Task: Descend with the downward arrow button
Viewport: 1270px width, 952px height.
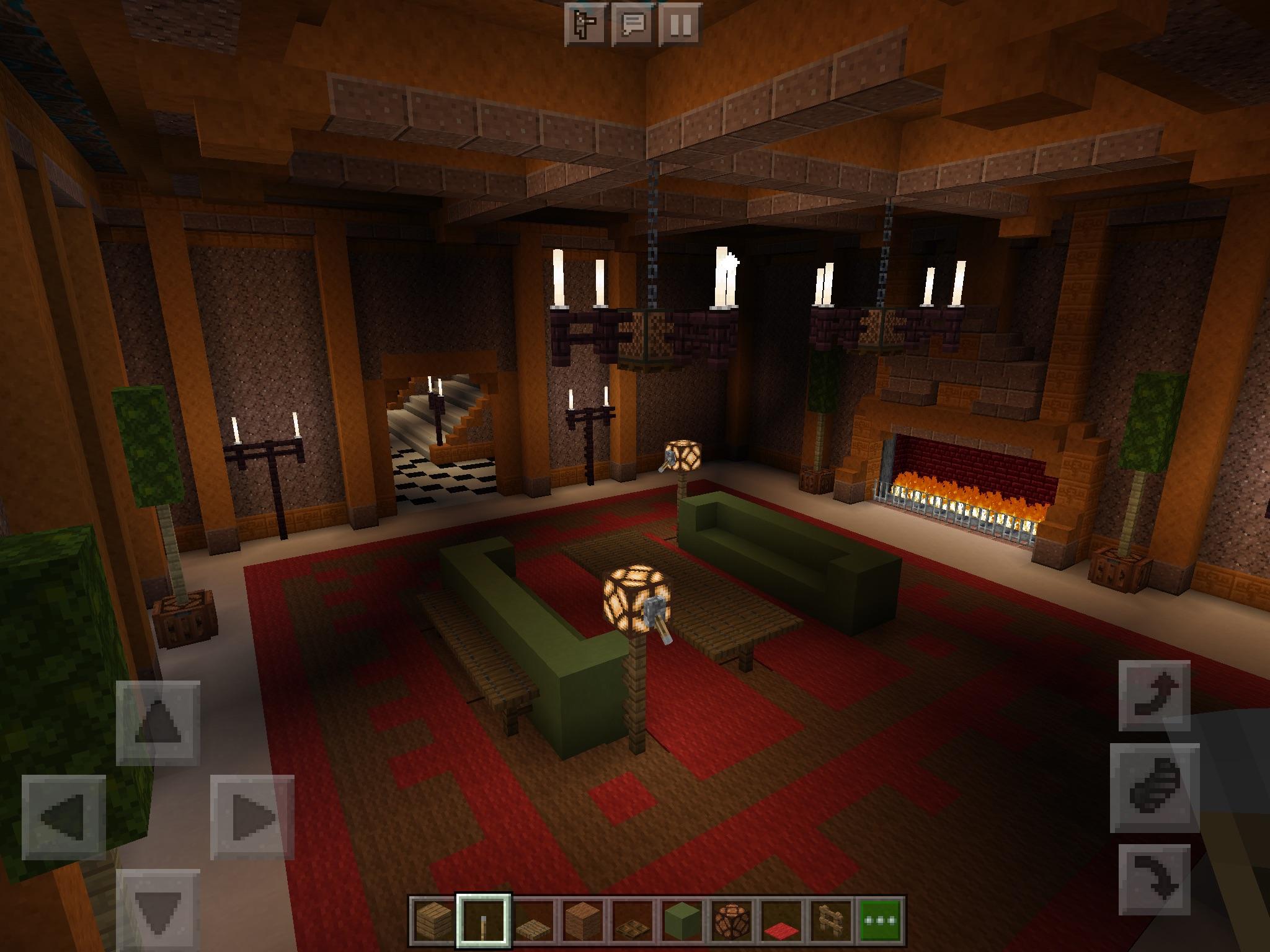Action: point(1155,880)
